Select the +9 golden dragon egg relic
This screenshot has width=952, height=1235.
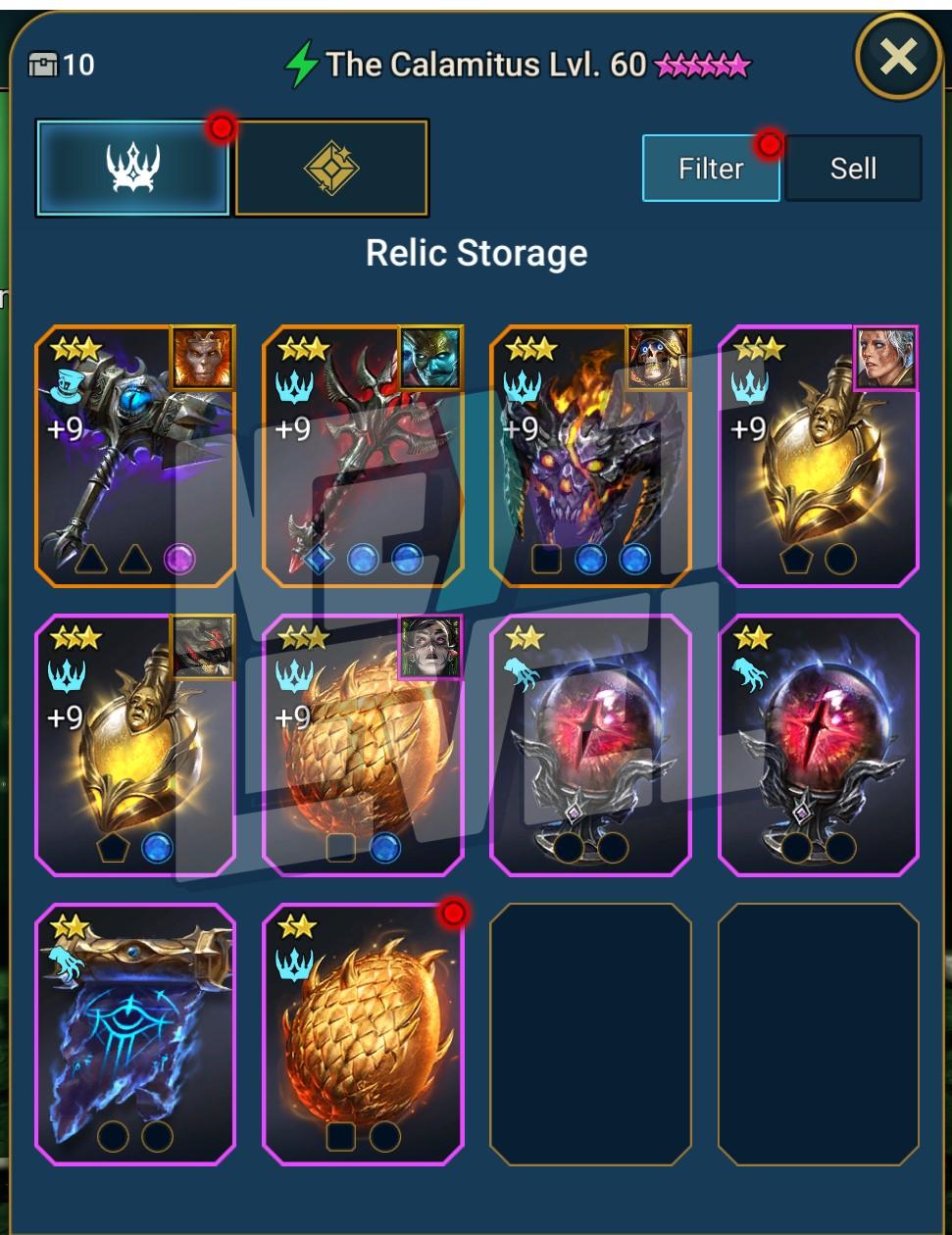coord(363,745)
